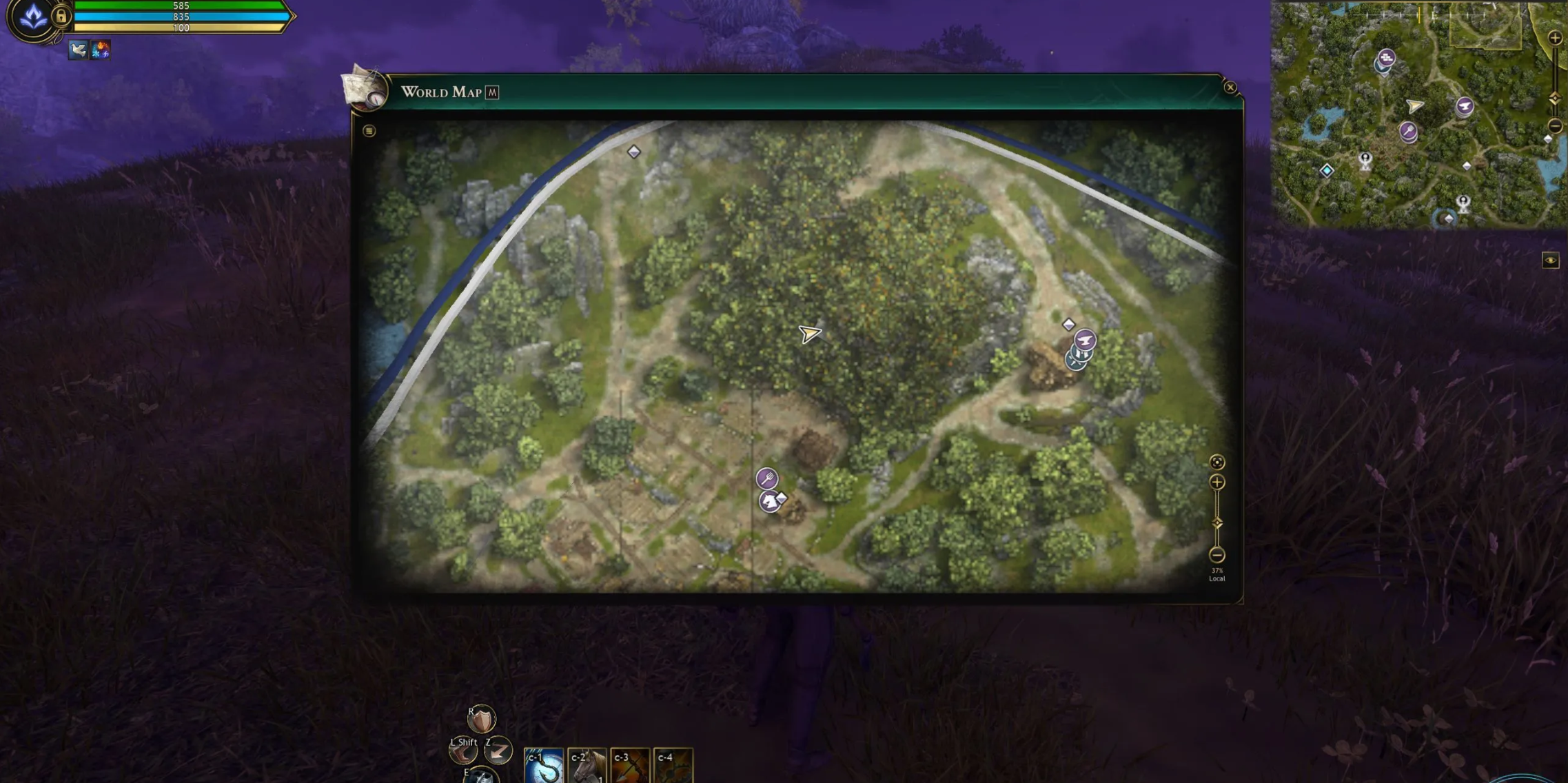Open the world map list menu icon

click(x=369, y=131)
